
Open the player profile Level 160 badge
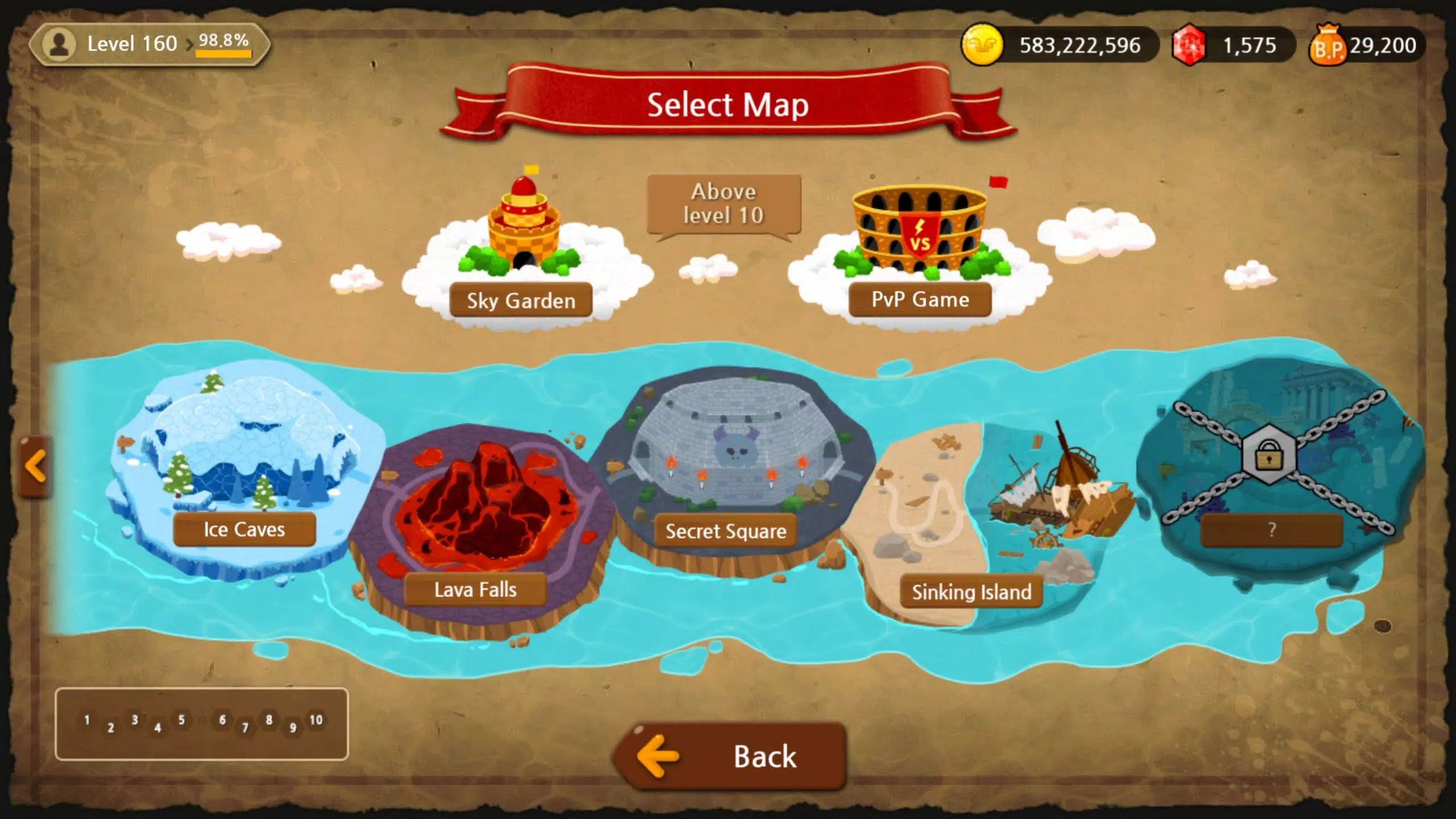point(149,44)
